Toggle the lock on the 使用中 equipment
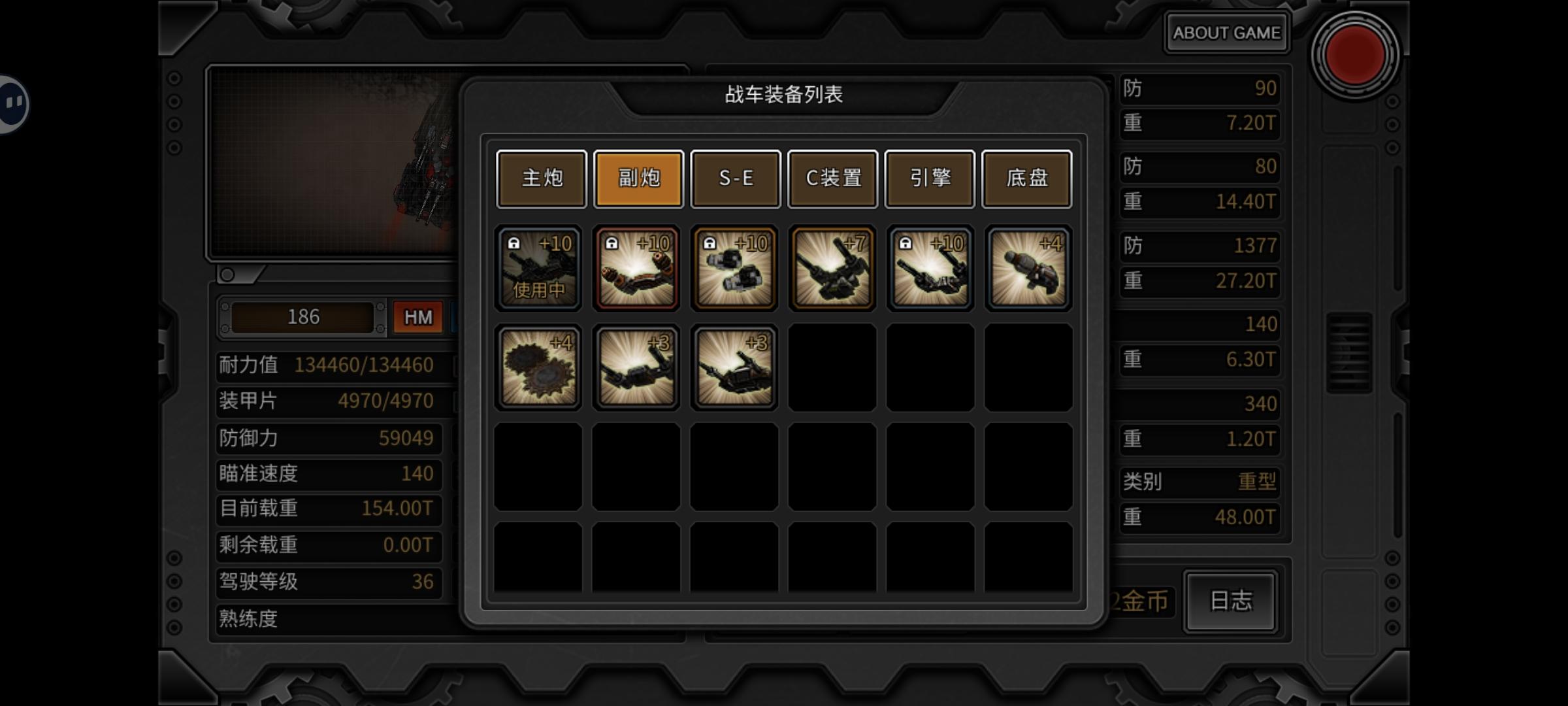This screenshot has width=1568, height=706. (x=514, y=242)
